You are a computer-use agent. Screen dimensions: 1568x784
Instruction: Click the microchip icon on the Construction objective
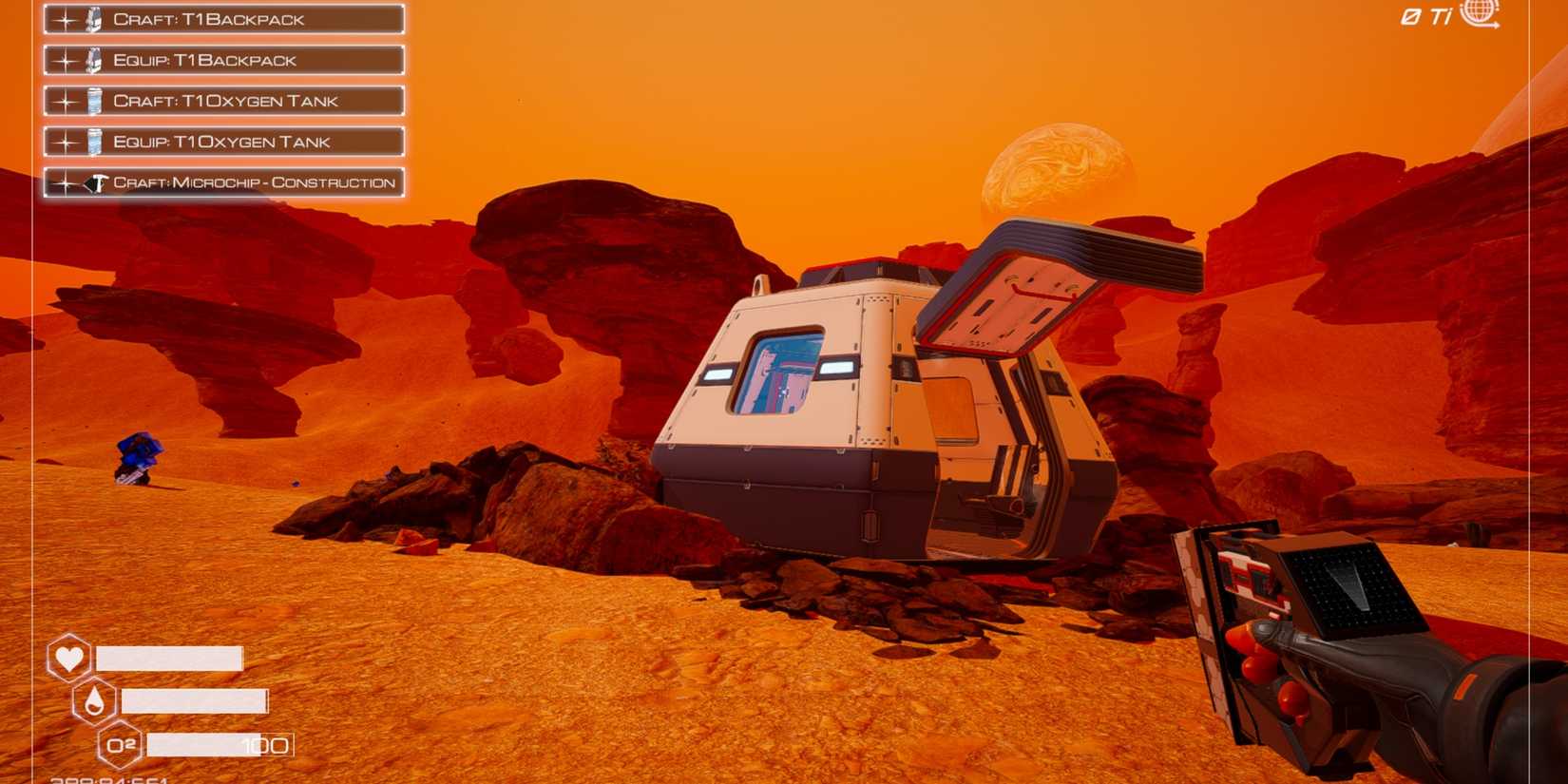(94, 181)
